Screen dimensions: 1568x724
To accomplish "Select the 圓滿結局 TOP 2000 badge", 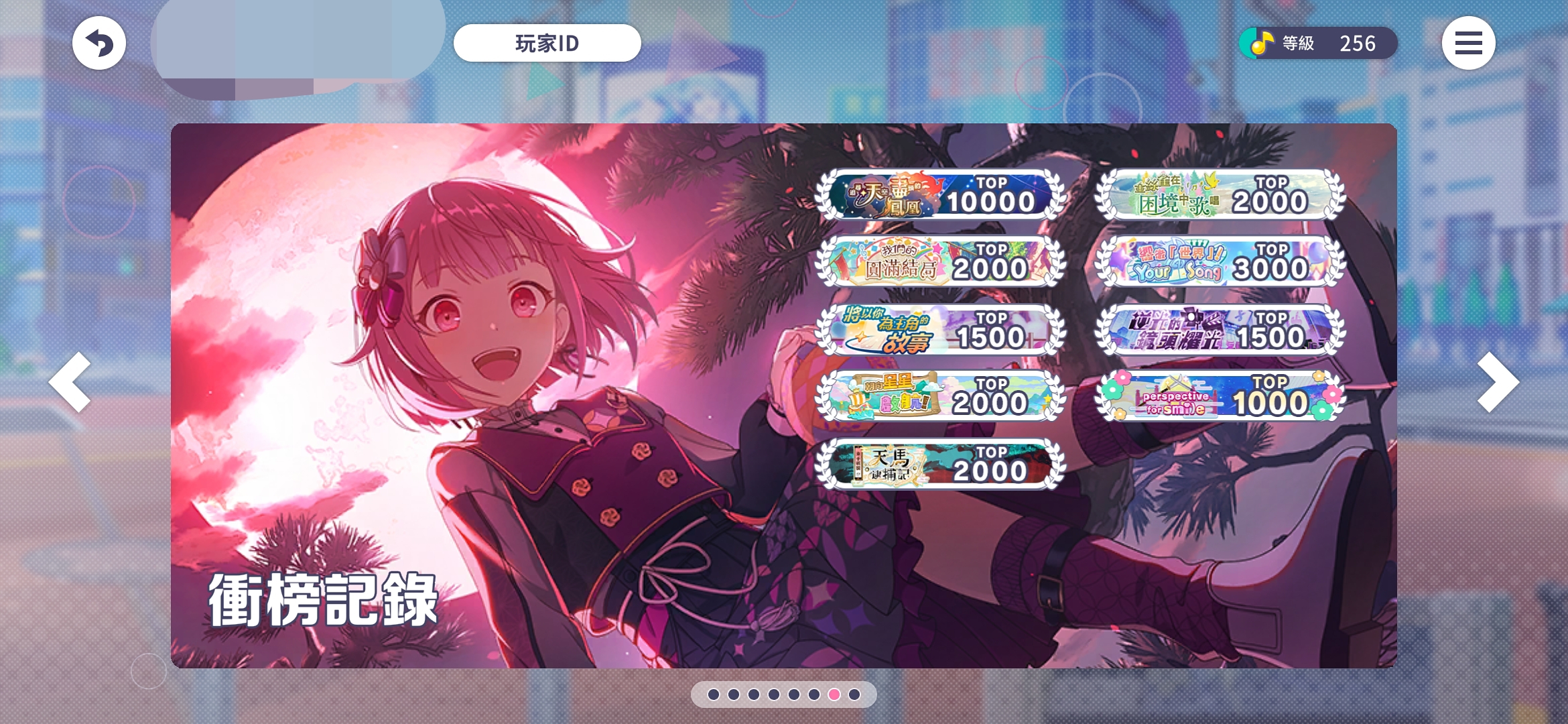I will point(939,261).
